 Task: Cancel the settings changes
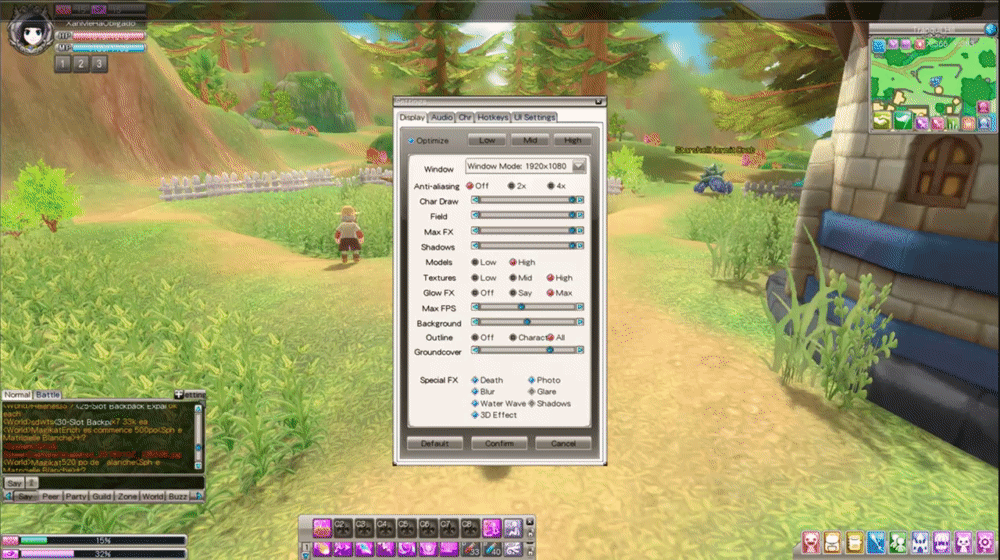pos(563,443)
